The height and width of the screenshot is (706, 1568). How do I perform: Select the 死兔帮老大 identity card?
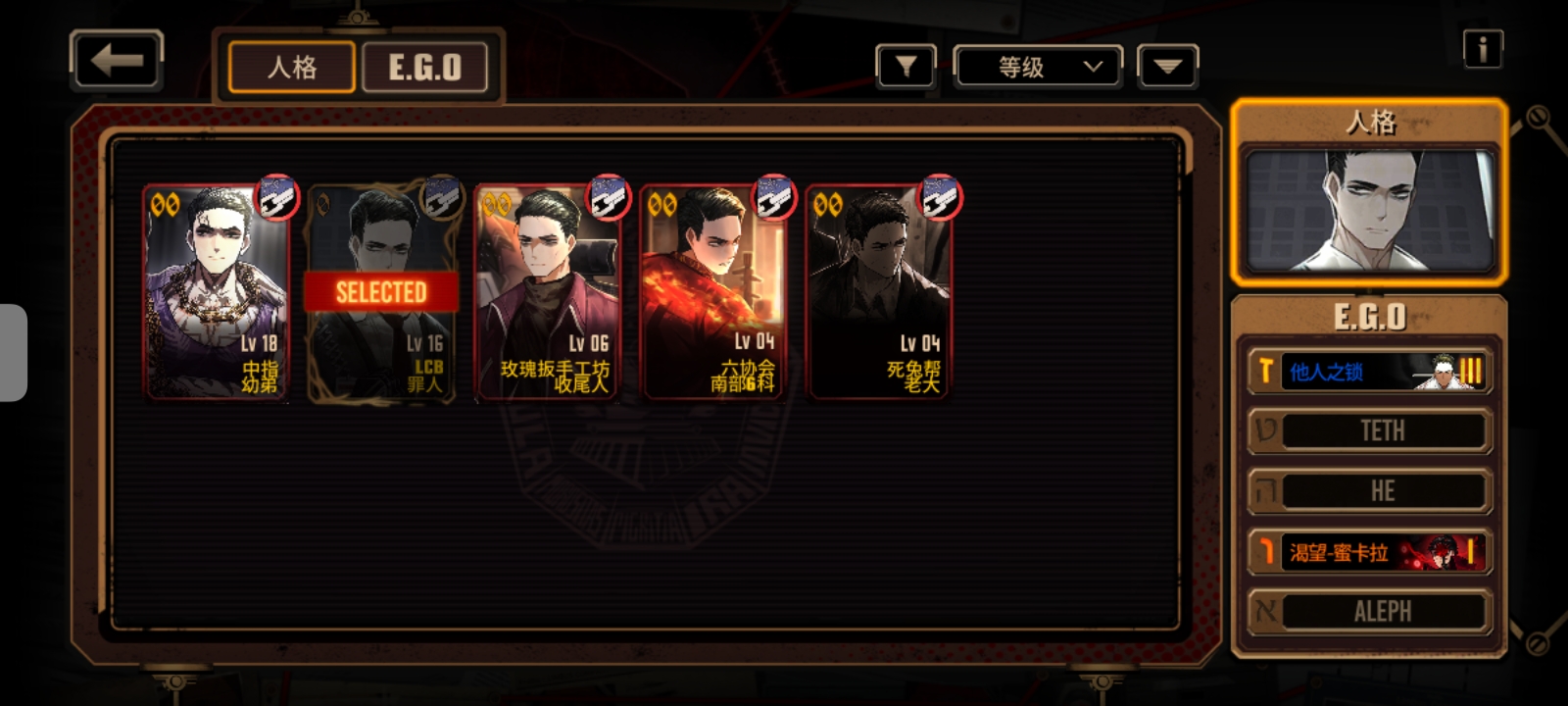pos(879,291)
